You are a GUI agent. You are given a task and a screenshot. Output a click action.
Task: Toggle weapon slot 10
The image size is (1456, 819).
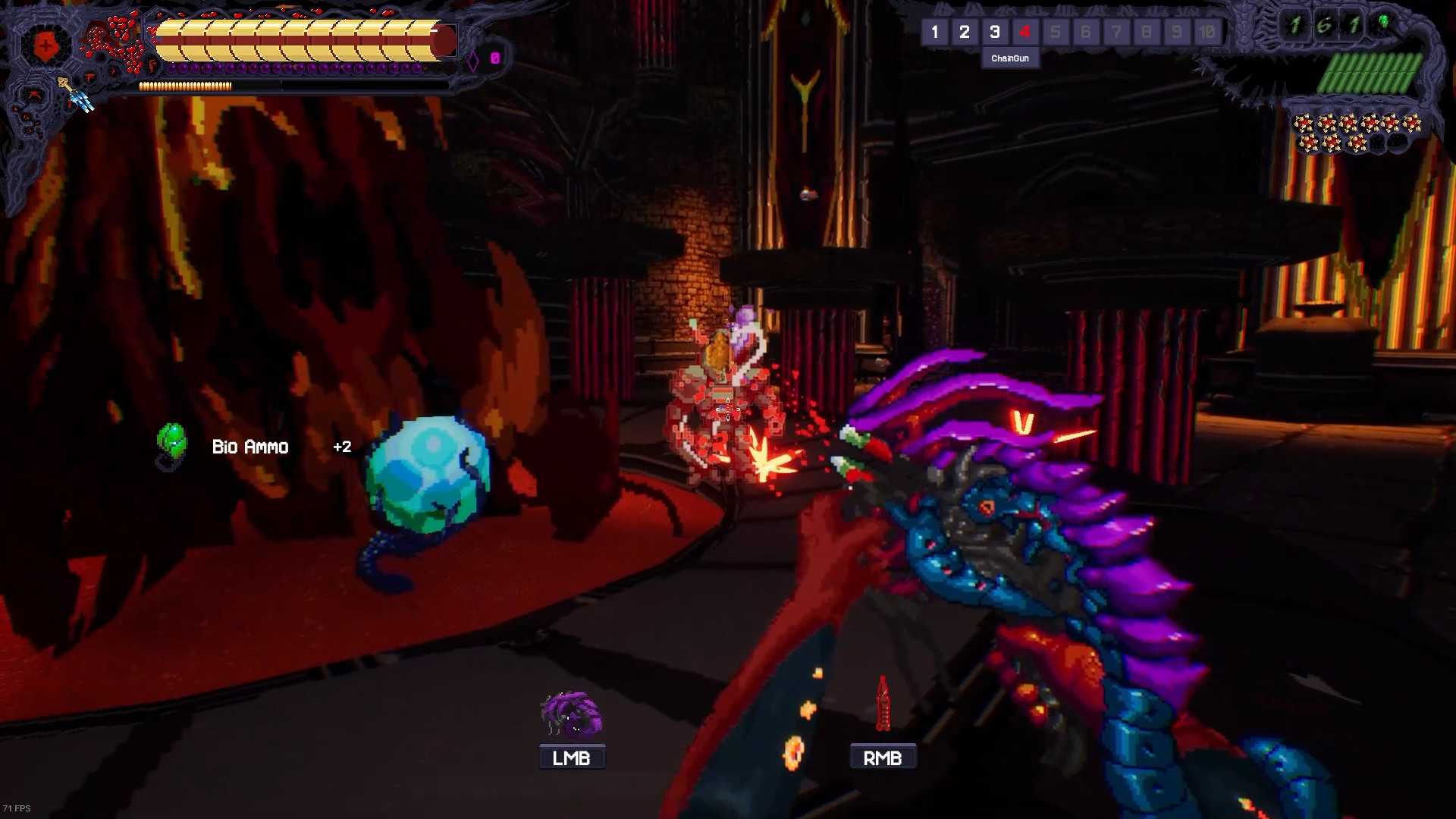click(x=1206, y=32)
